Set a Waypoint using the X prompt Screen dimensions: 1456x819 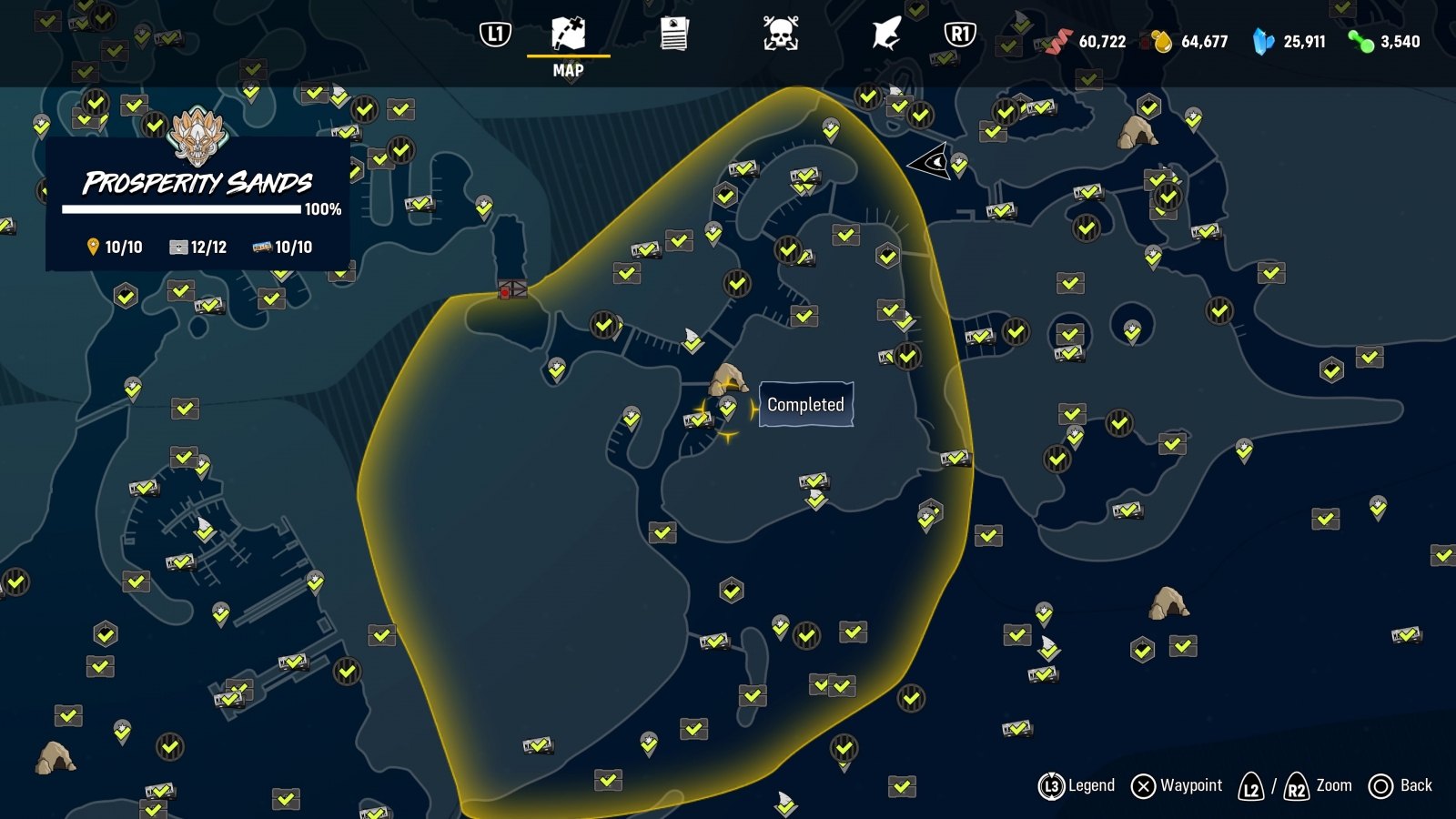pos(1176,784)
